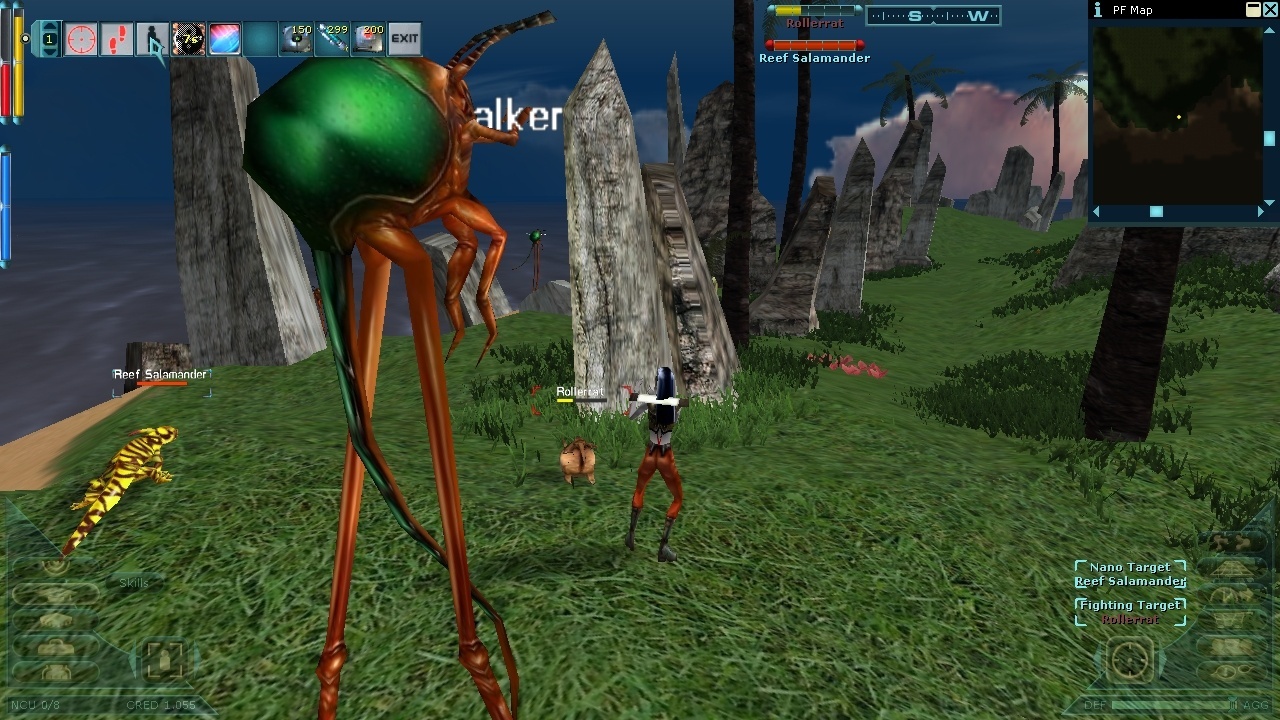
Task: Select the crosshair targeting icon on the hotbar
Action: click(x=80, y=39)
